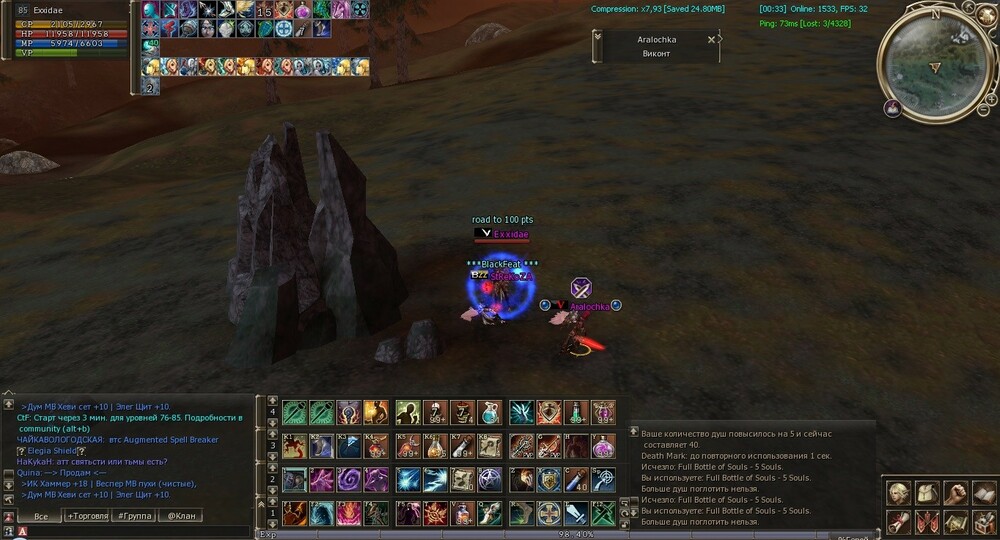The height and width of the screenshot is (540, 1000).
Task: Close the Aralochka target window
Action: click(x=711, y=40)
